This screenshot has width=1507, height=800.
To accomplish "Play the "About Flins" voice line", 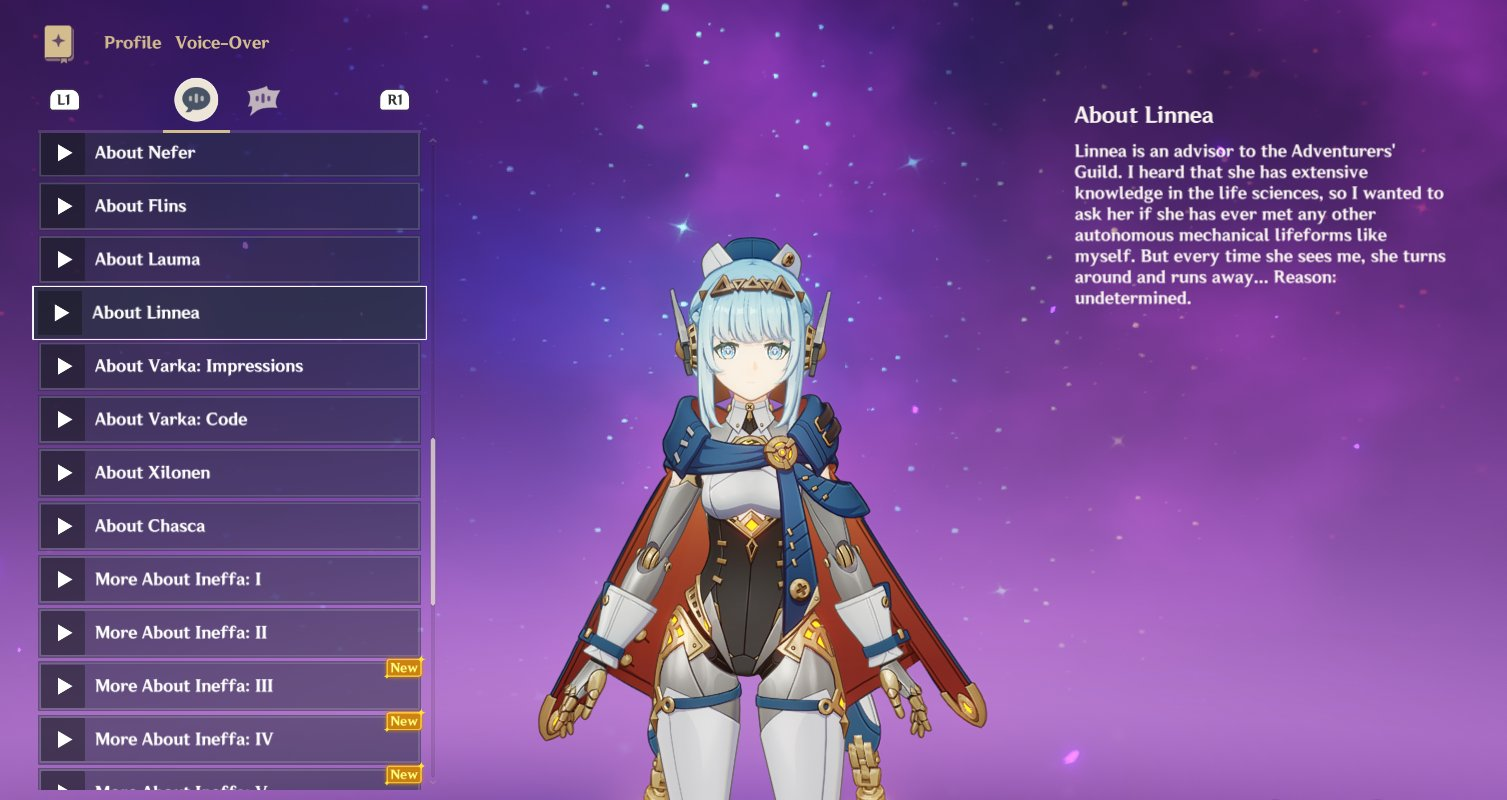I will click(x=63, y=206).
